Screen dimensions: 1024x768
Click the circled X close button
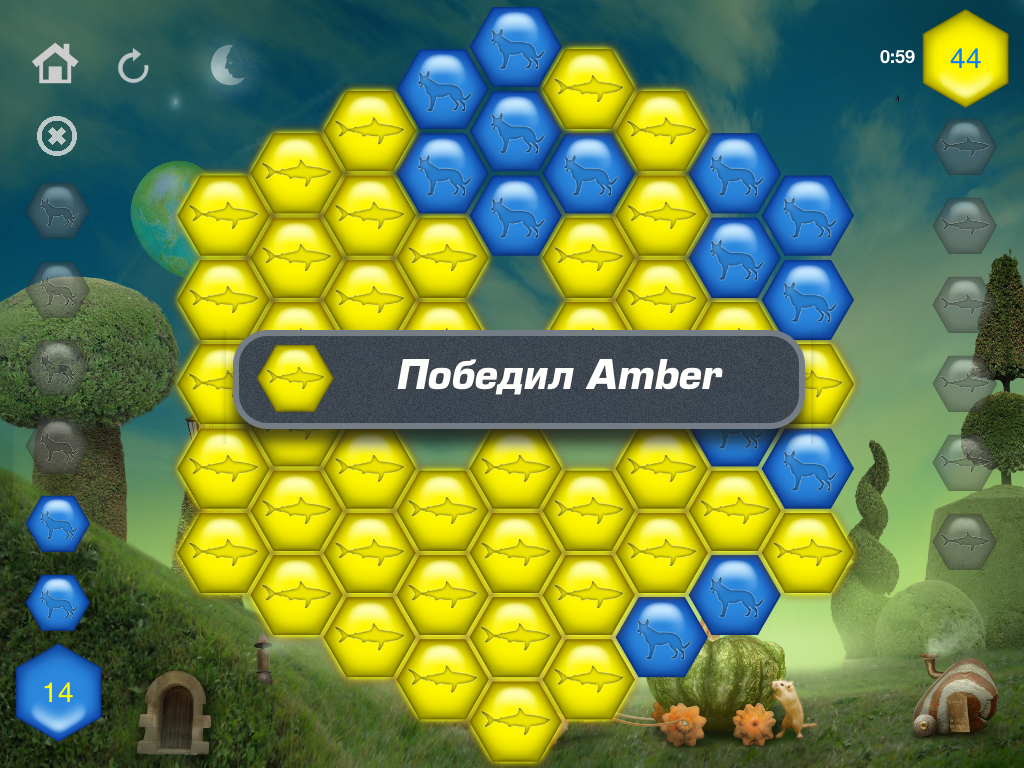[57, 137]
